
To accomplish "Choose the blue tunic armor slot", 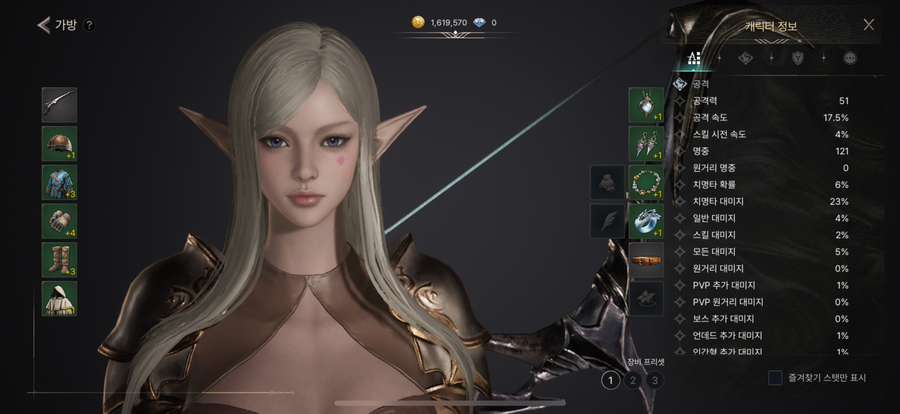I will coord(59,182).
